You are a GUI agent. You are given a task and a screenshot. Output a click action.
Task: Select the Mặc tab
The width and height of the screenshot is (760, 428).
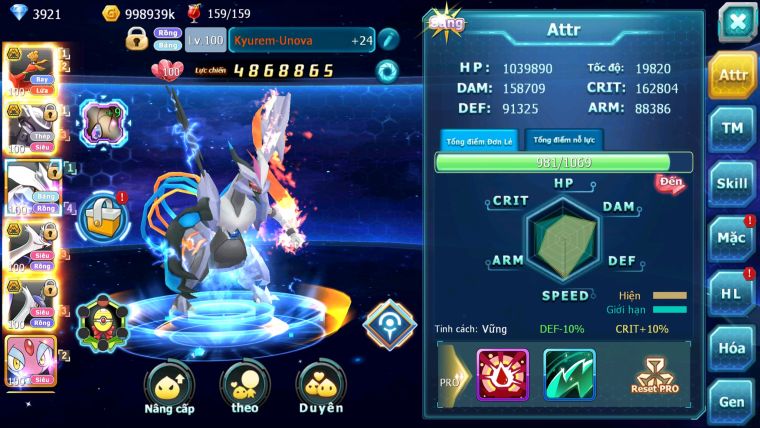point(732,238)
